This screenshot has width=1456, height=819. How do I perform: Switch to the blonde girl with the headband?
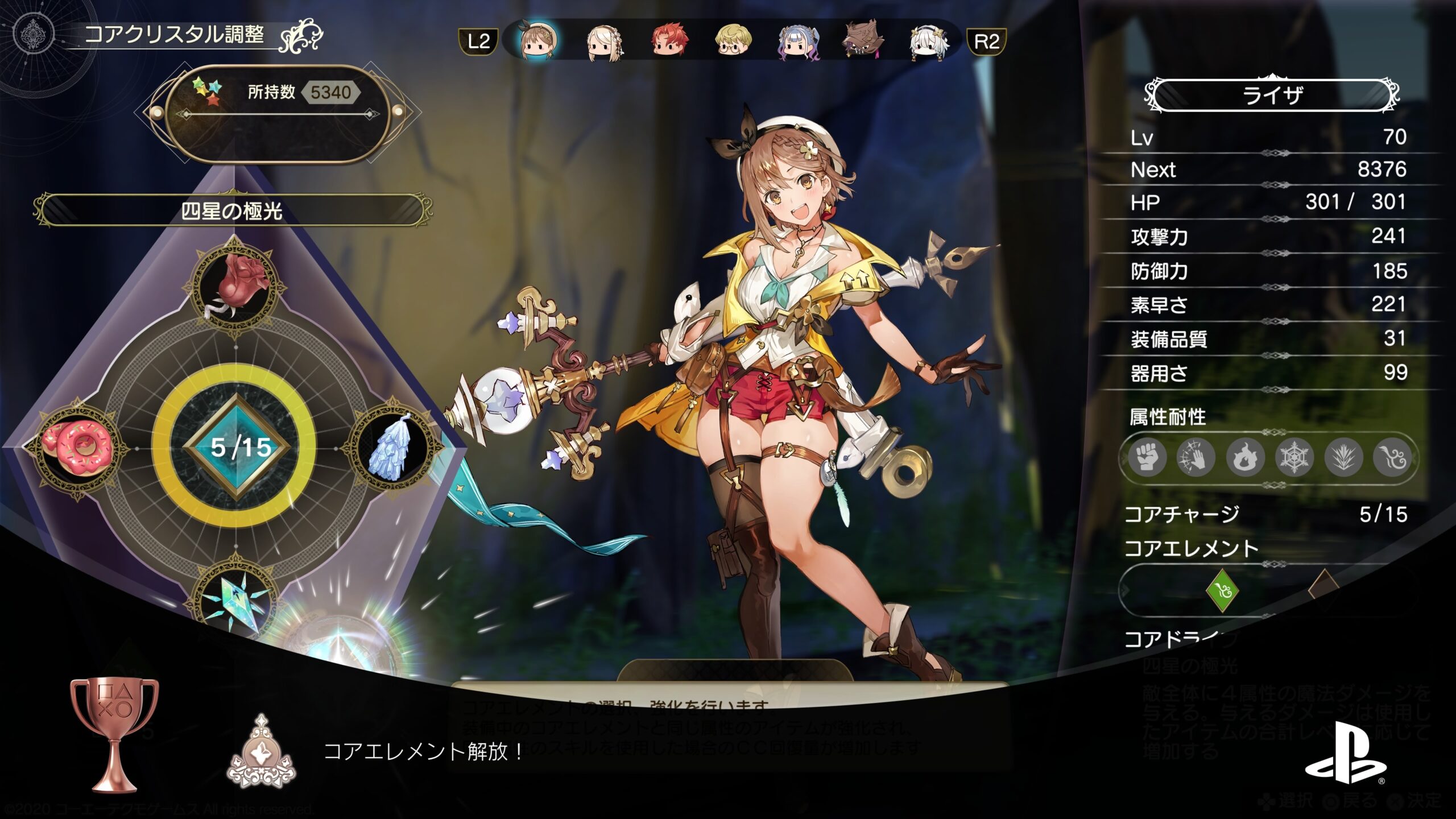tap(604, 42)
